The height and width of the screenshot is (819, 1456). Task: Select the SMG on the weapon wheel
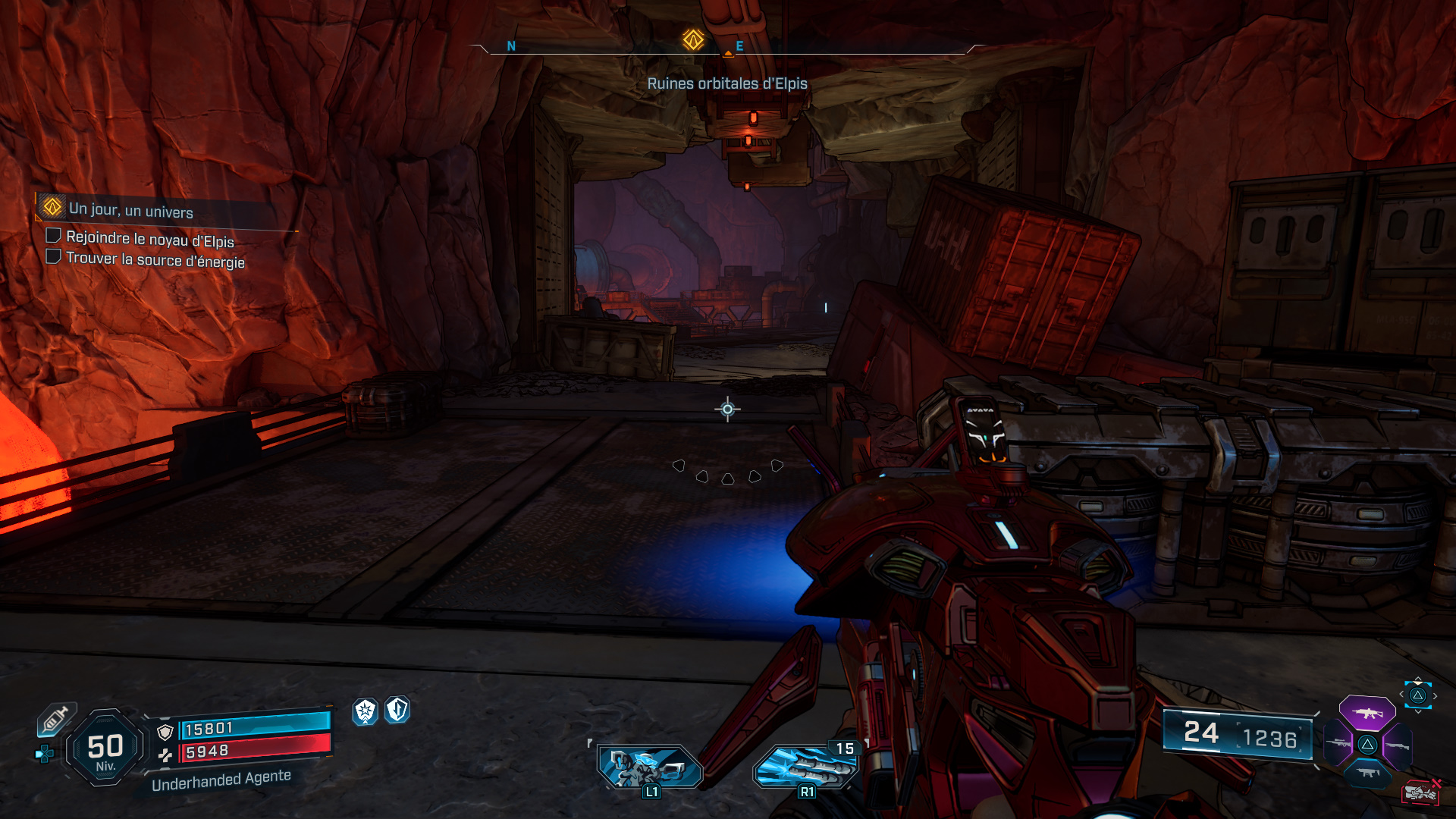1368,774
